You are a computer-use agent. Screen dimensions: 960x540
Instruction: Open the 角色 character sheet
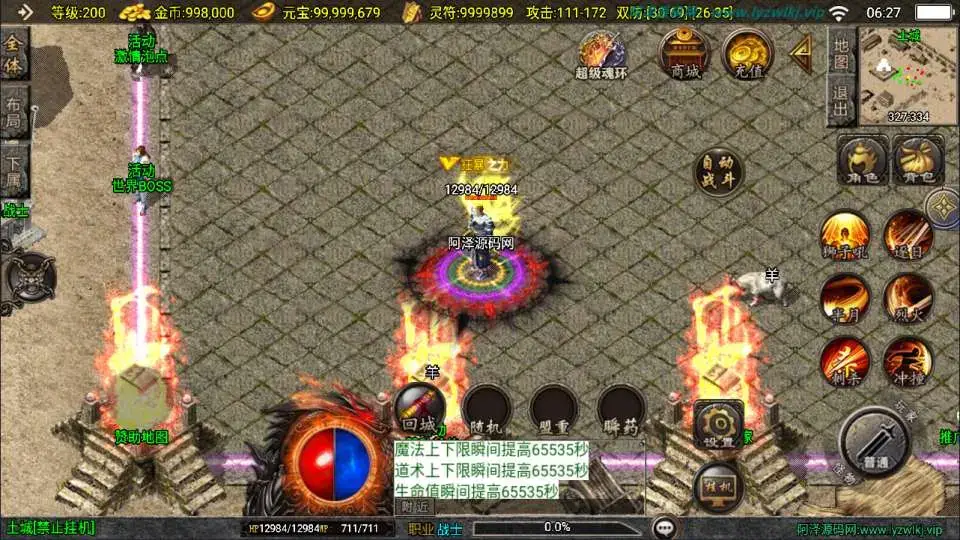(862, 160)
